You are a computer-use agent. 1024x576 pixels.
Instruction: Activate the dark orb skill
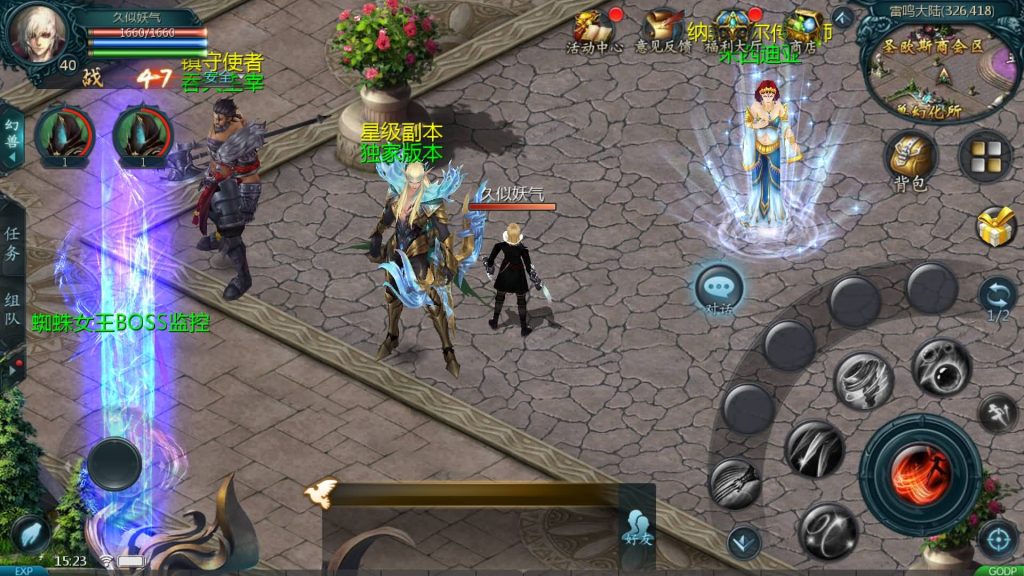pyautogui.click(x=940, y=367)
